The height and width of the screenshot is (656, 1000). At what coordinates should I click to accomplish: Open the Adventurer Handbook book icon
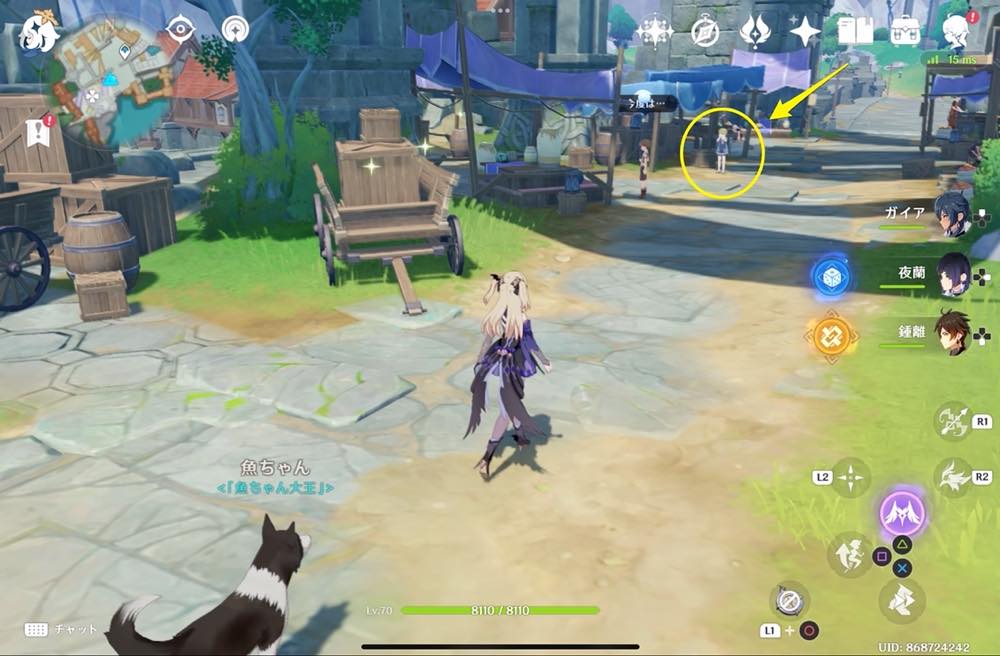tap(855, 32)
